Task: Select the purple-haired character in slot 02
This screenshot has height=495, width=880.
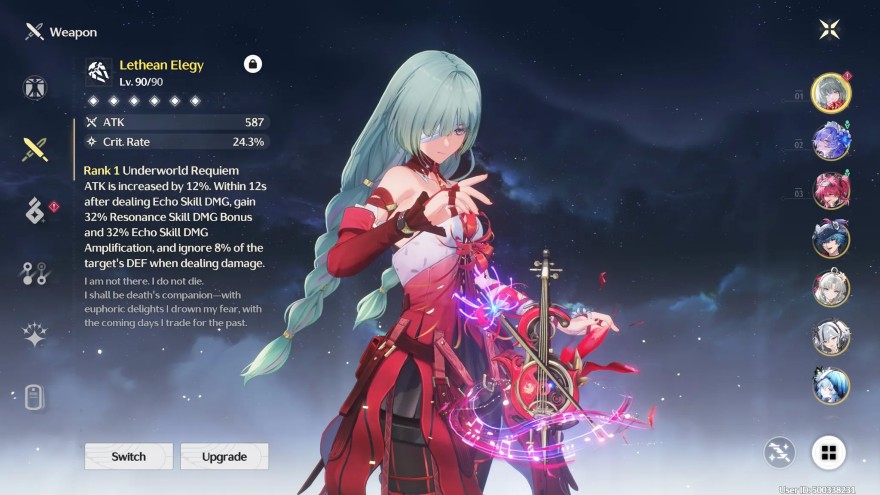Action: point(831,141)
